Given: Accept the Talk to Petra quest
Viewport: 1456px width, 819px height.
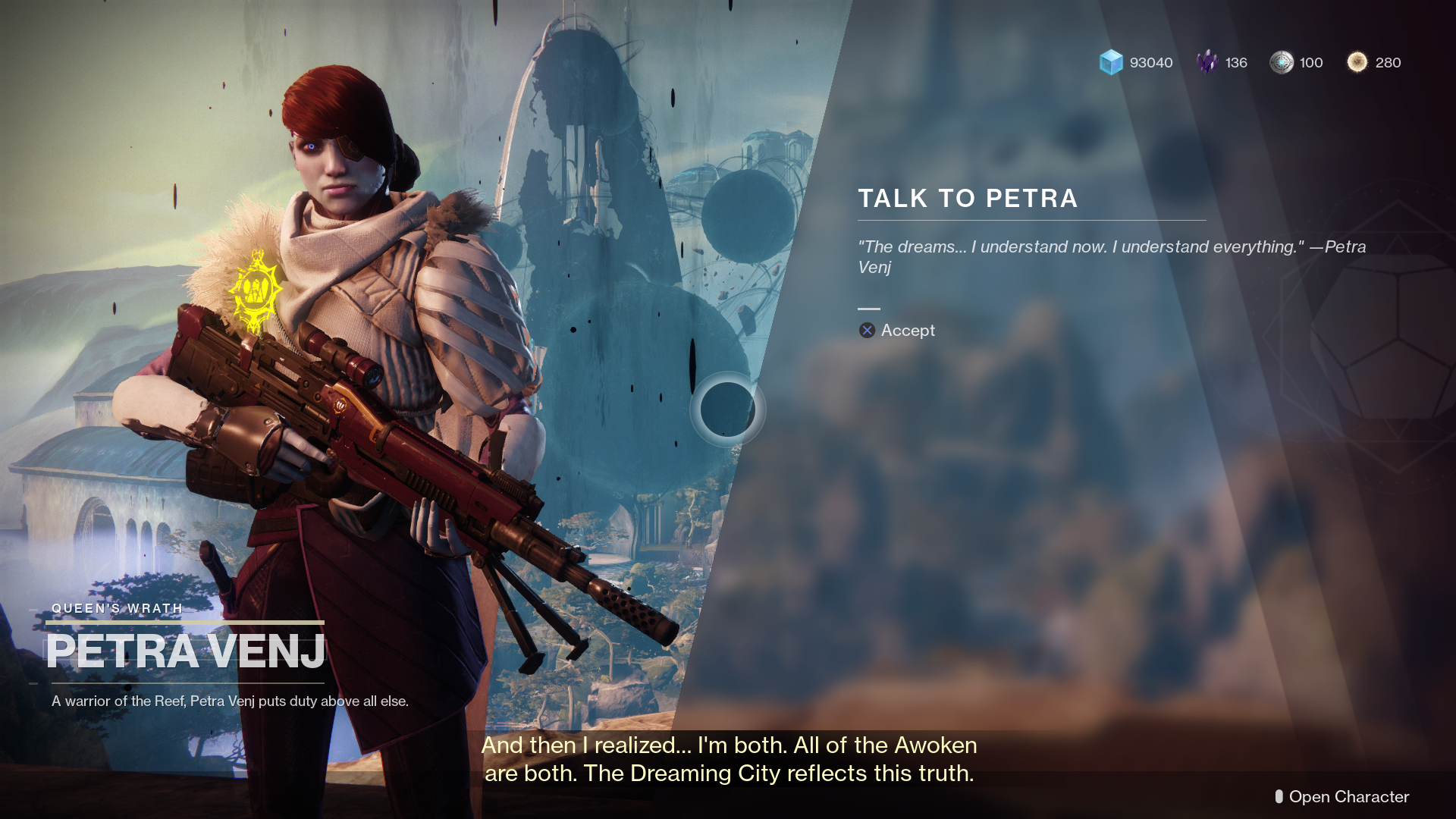Looking at the screenshot, I should pos(897,331).
